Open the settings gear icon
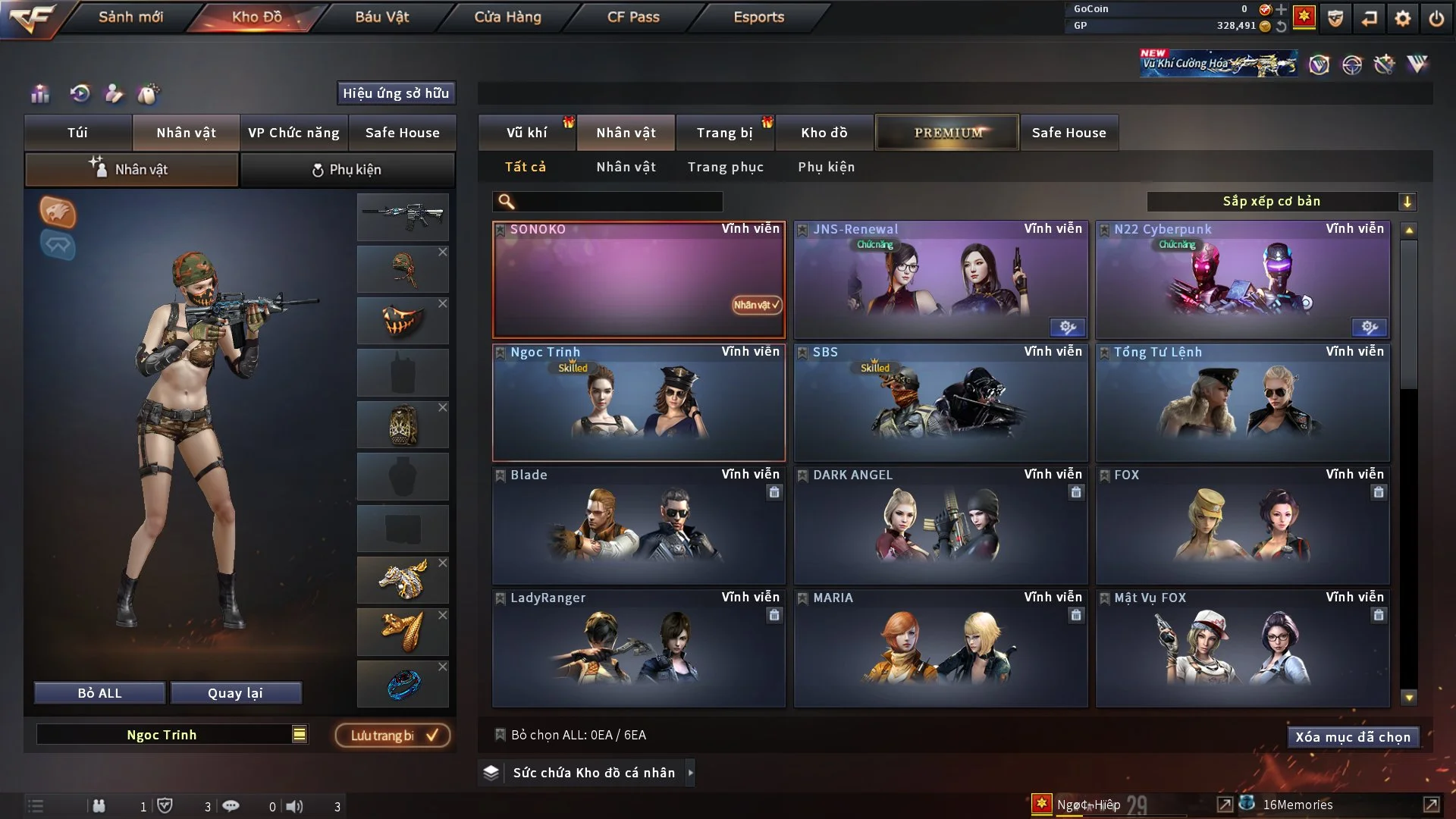 pyautogui.click(x=1402, y=18)
